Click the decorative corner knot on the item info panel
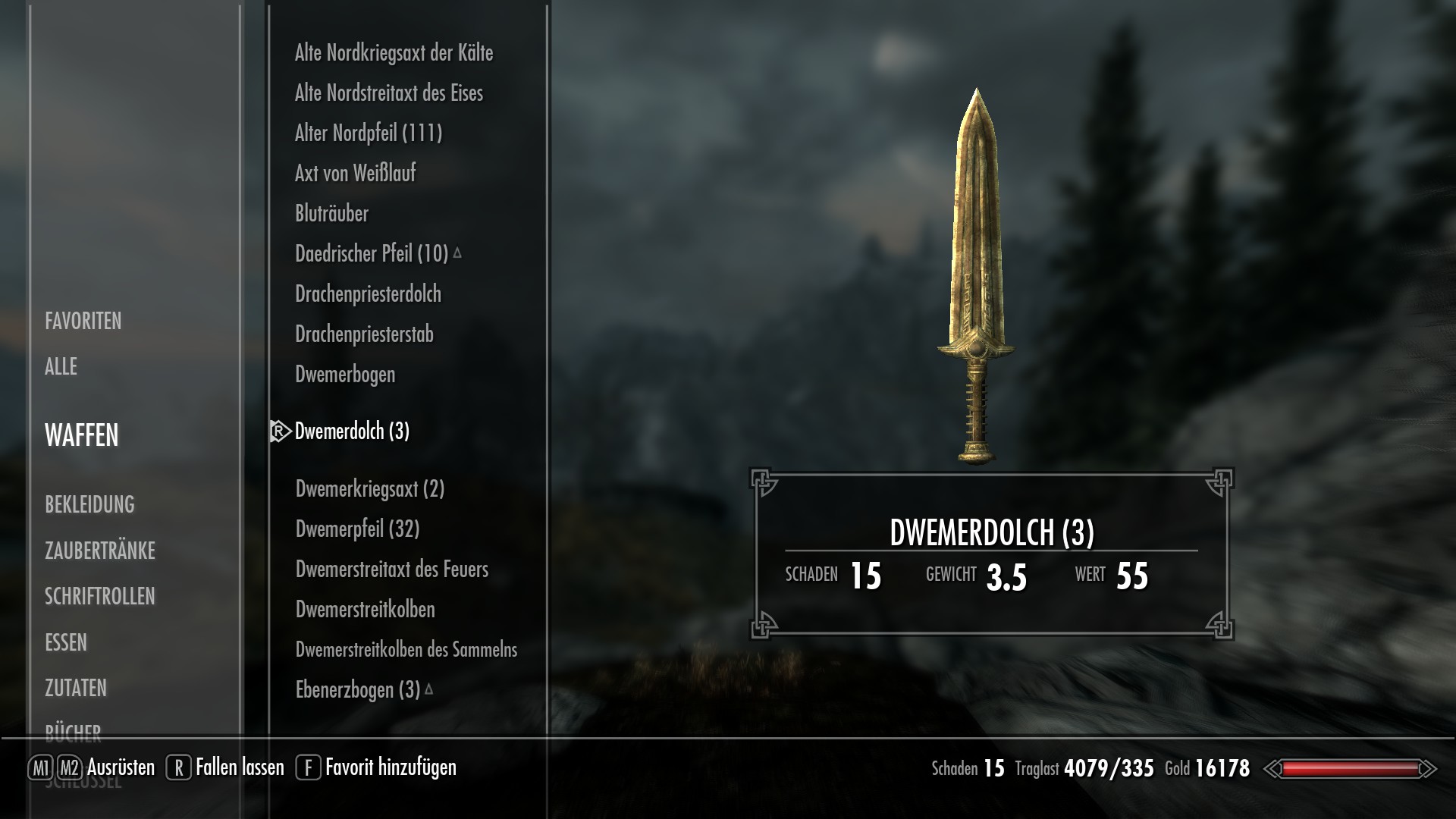The height and width of the screenshot is (819, 1456). click(761, 479)
